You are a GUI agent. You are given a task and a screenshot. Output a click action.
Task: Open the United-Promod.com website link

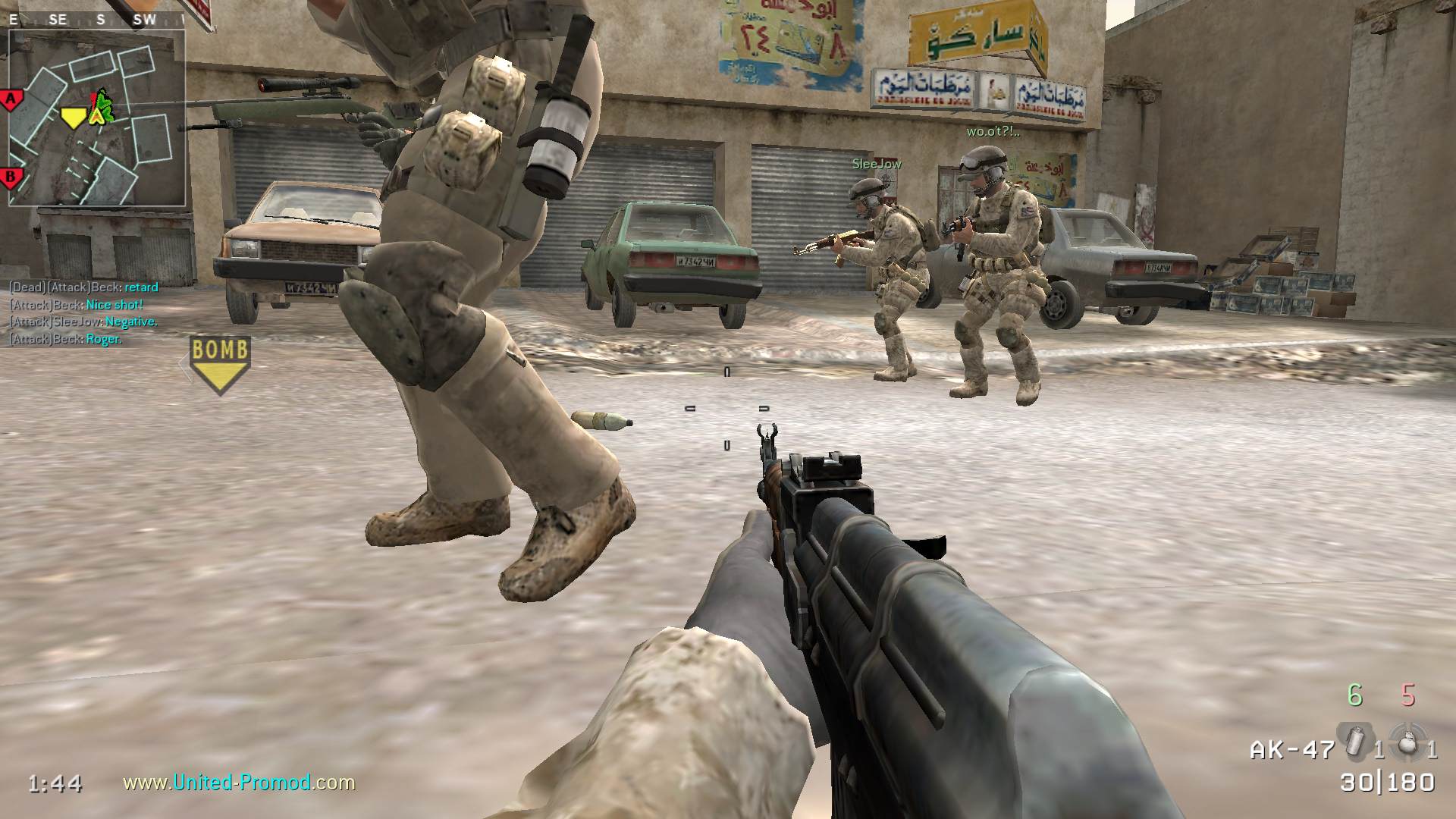pyautogui.click(x=239, y=782)
